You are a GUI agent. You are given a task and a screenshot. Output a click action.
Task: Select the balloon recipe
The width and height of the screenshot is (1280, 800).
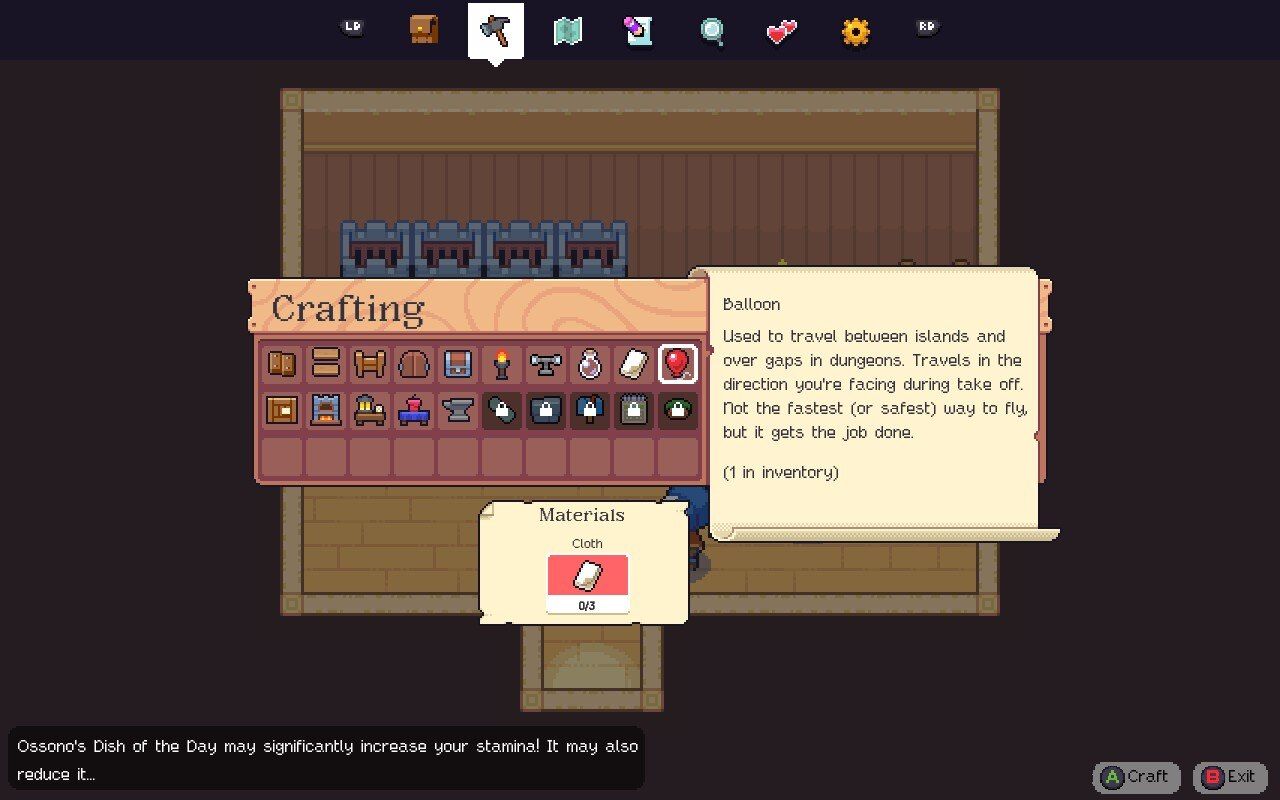coord(678,364)
